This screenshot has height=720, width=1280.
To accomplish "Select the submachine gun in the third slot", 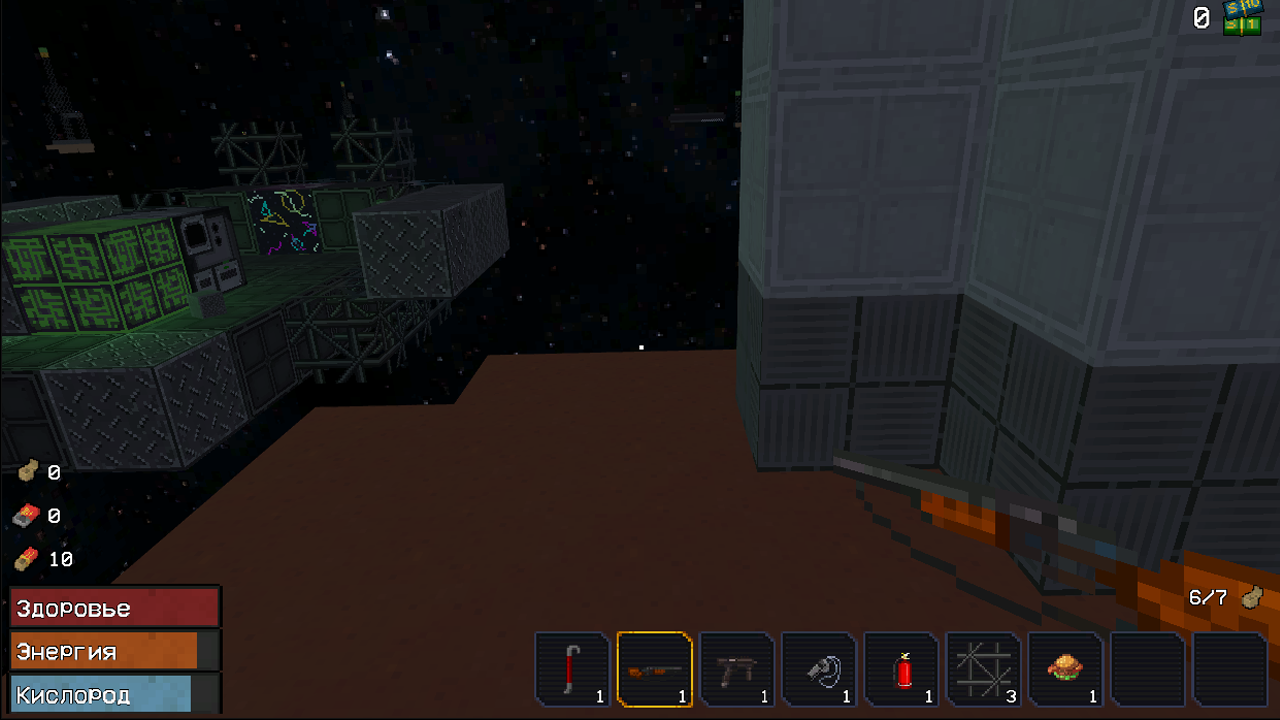I will [x=737, y=668].
